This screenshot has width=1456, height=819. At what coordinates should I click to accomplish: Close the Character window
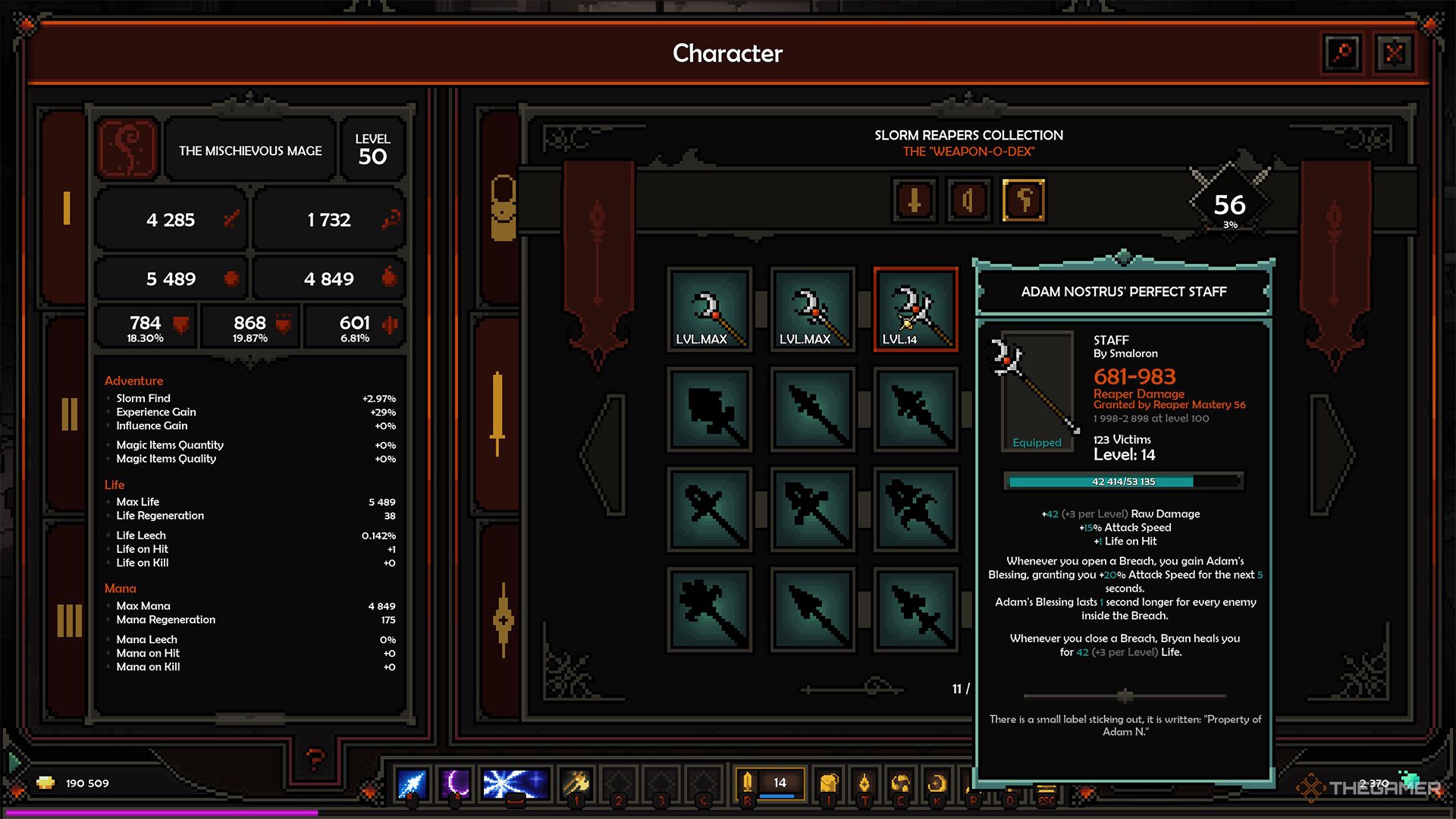click(x=1394, y=53)
